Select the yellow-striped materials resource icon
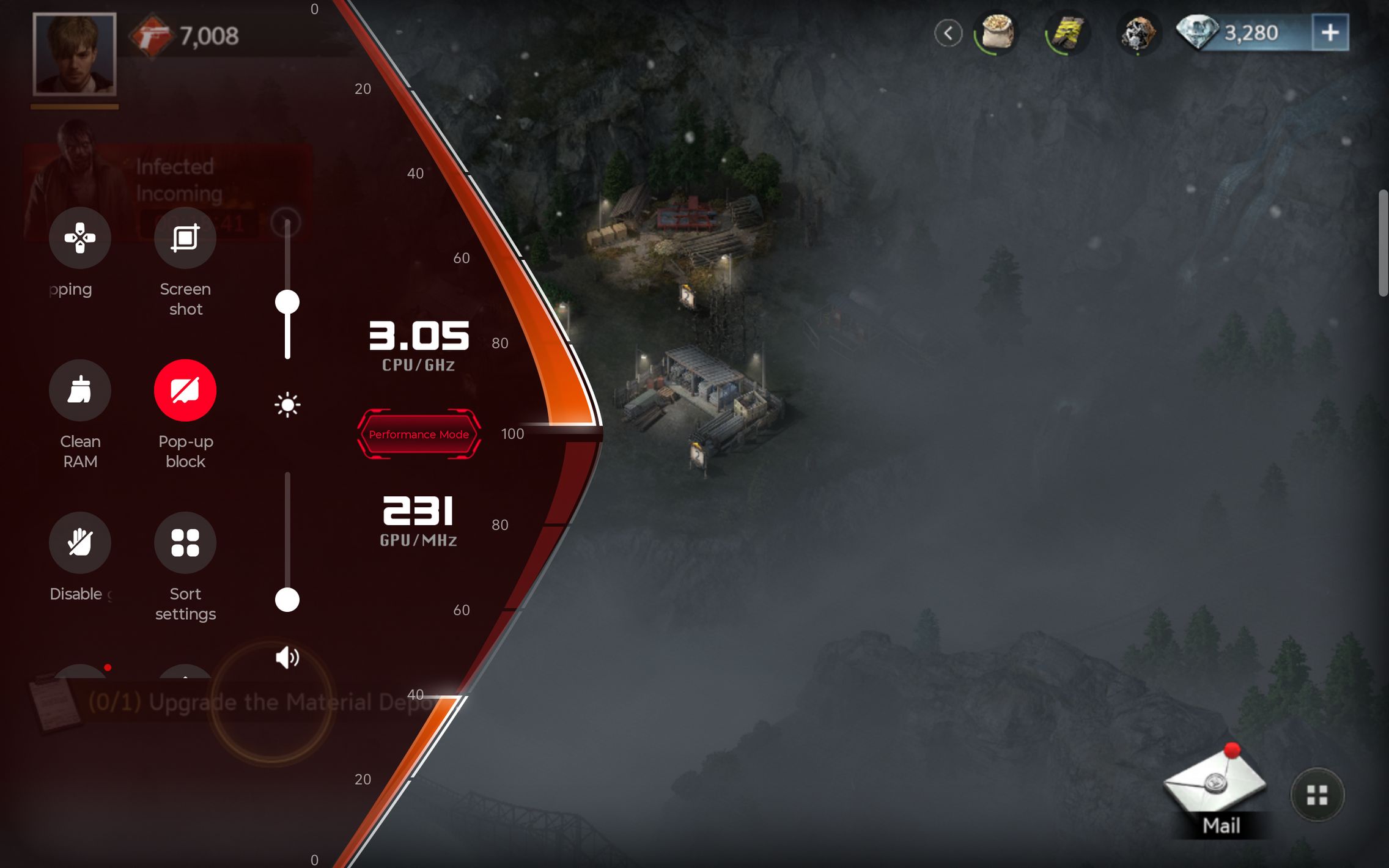This screenshot has height=868, width=1389. [1067, 33]
